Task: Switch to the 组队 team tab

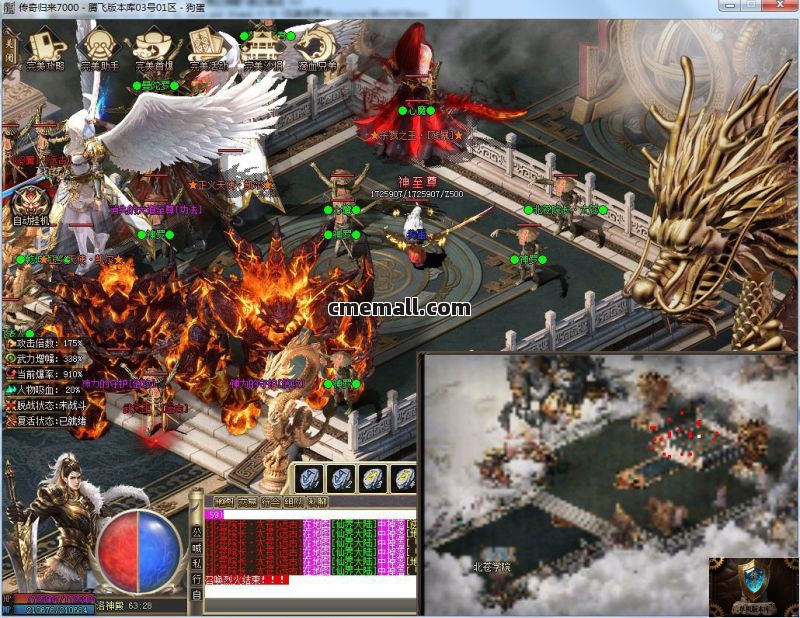Action: click(x=296, y=502)
